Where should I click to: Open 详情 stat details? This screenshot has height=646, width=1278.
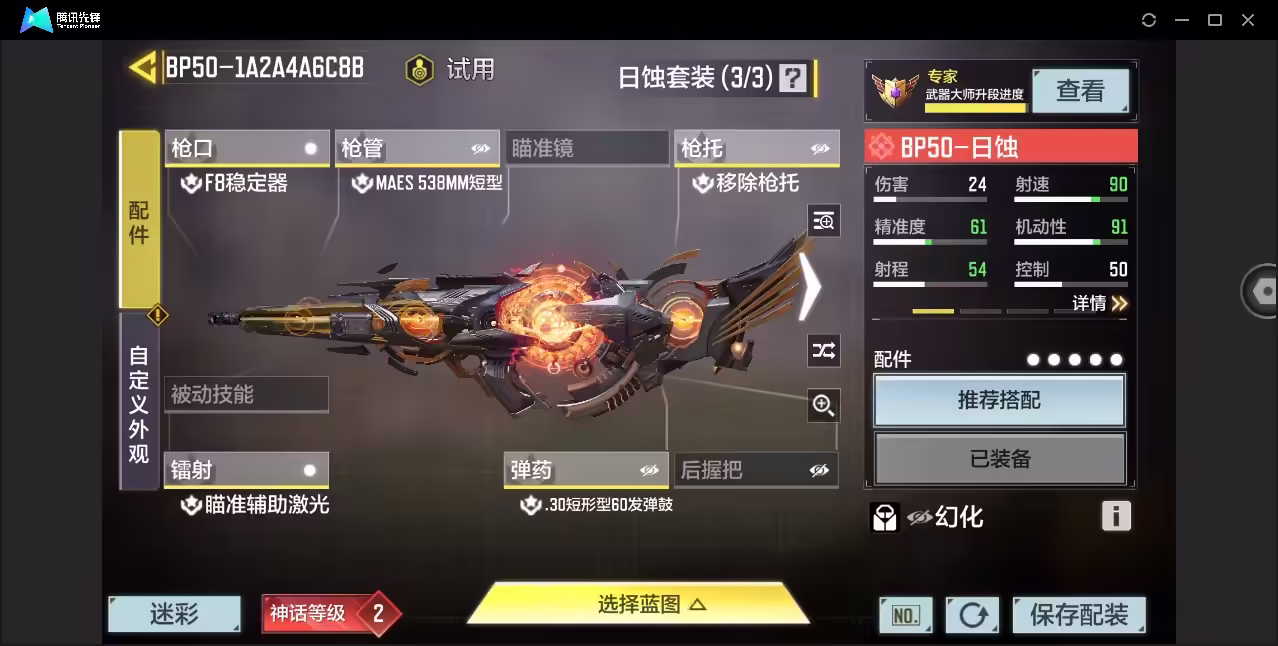tap(1099, 303)
